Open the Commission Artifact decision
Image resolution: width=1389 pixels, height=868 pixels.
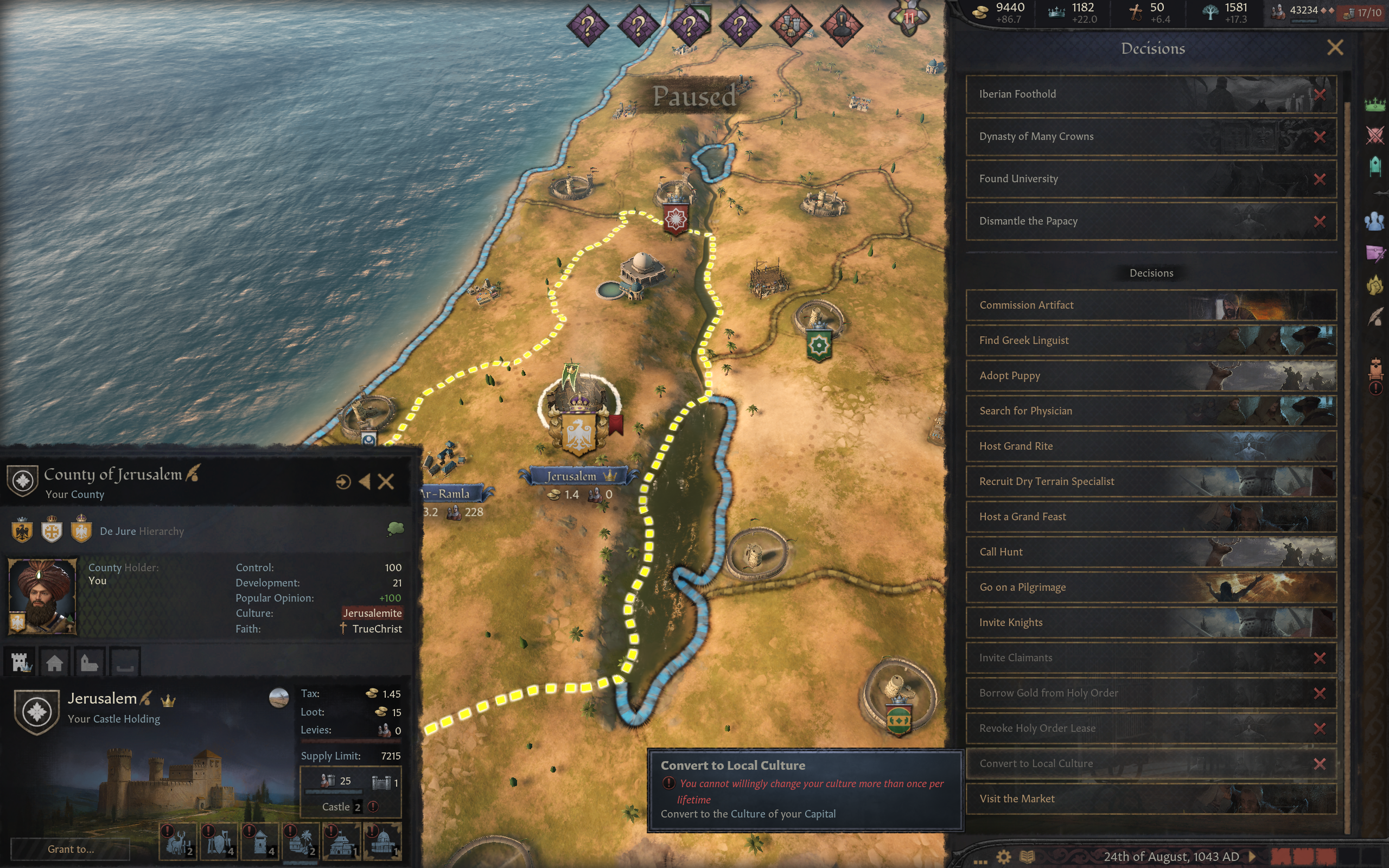tap(1150, 305)
